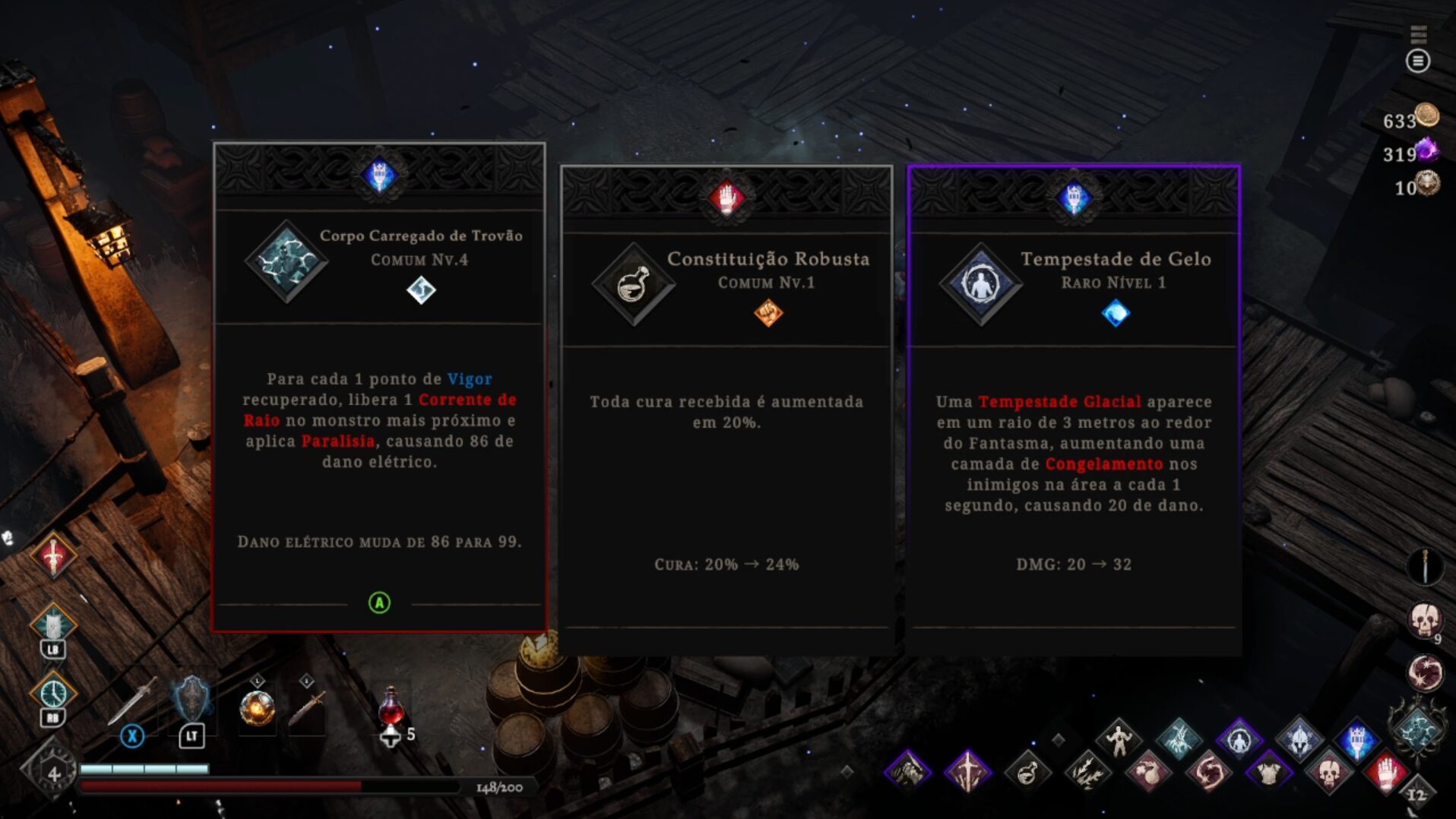1456x819 pixels.
Task: Select the Constituição Robusta upgrade card
Action: [726, 409]
